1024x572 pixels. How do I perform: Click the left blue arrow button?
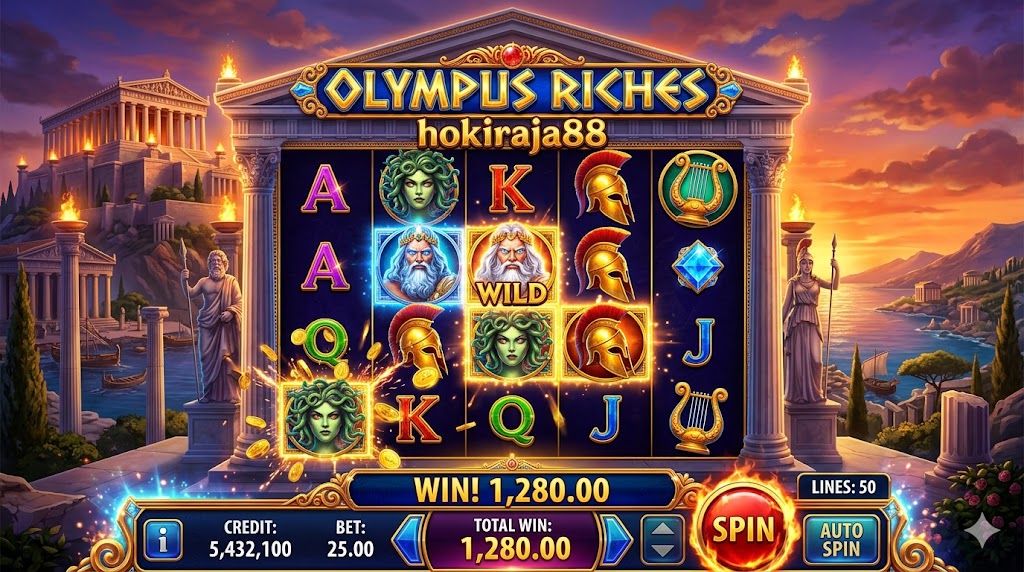(x=407, y=539)
